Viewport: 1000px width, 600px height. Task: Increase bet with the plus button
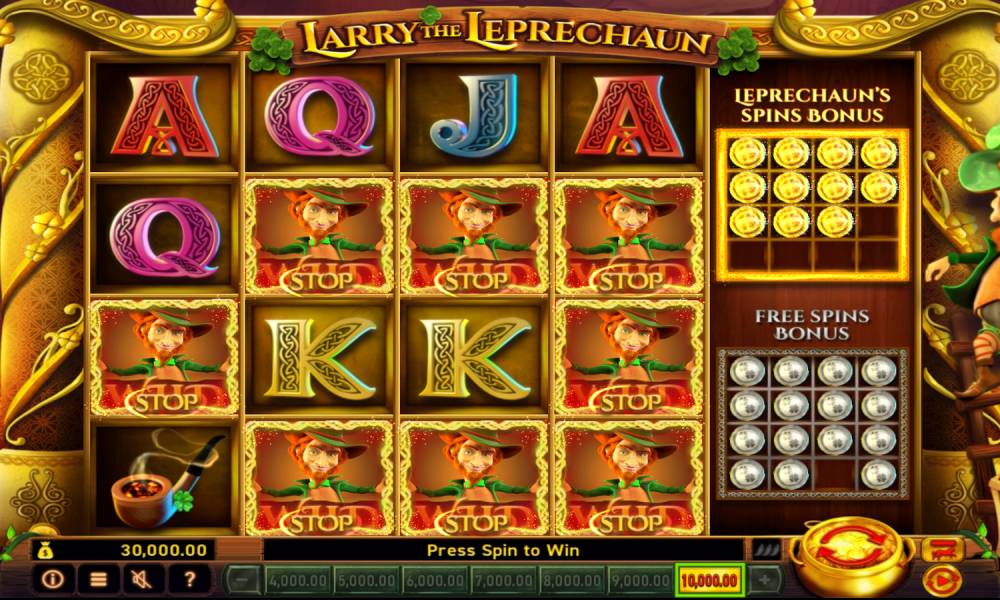765,579
